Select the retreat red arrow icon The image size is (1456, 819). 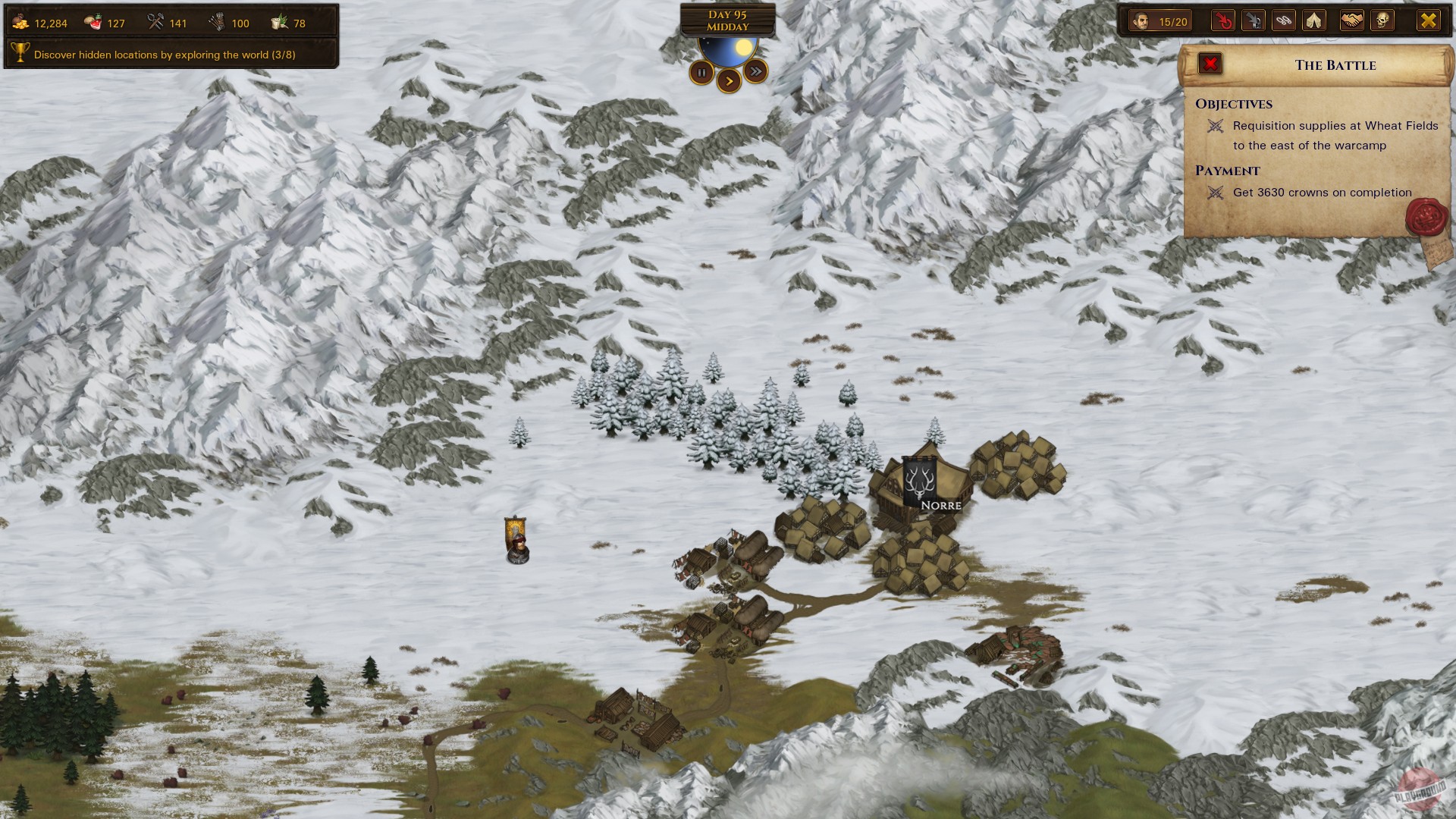point(1224,20)
